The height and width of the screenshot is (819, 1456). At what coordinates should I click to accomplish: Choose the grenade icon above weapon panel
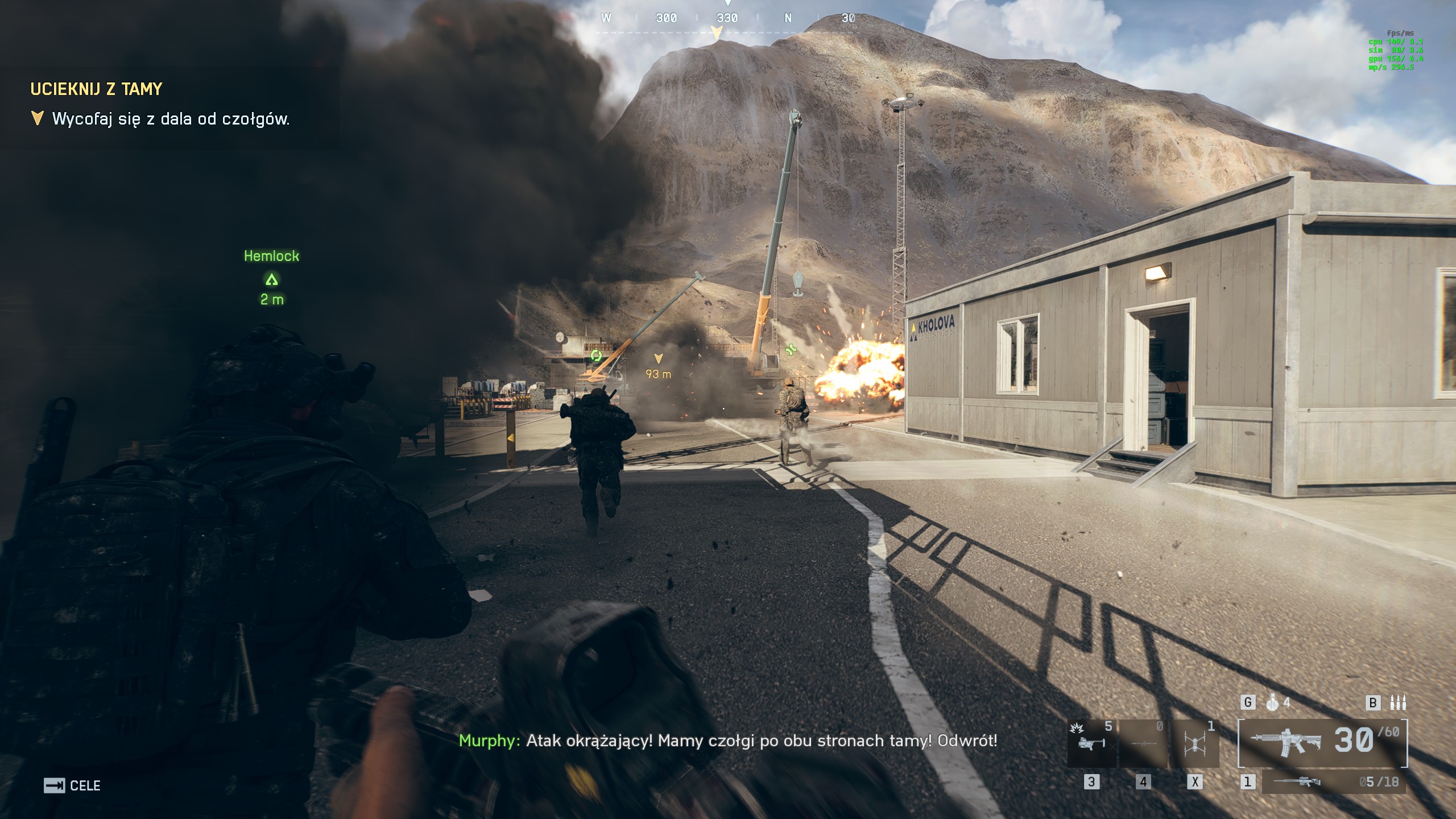click(1273, 703)
